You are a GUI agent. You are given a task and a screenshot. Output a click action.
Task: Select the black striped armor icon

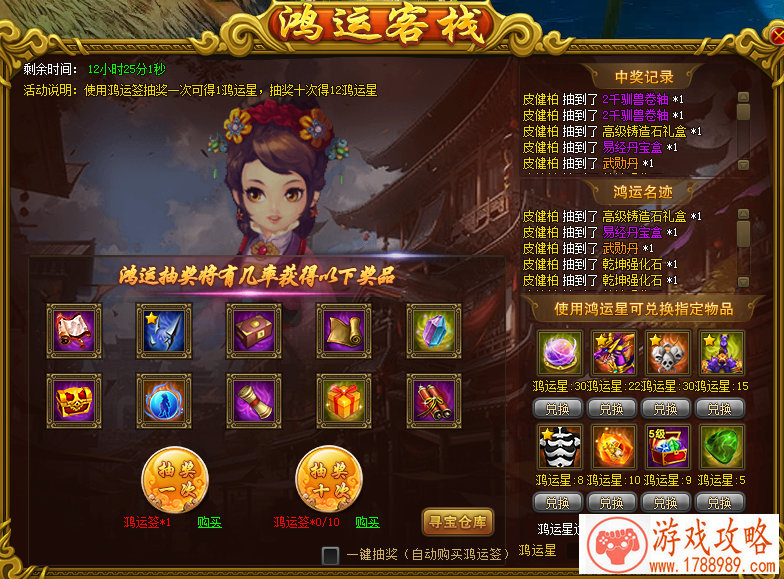pos(559,447)
